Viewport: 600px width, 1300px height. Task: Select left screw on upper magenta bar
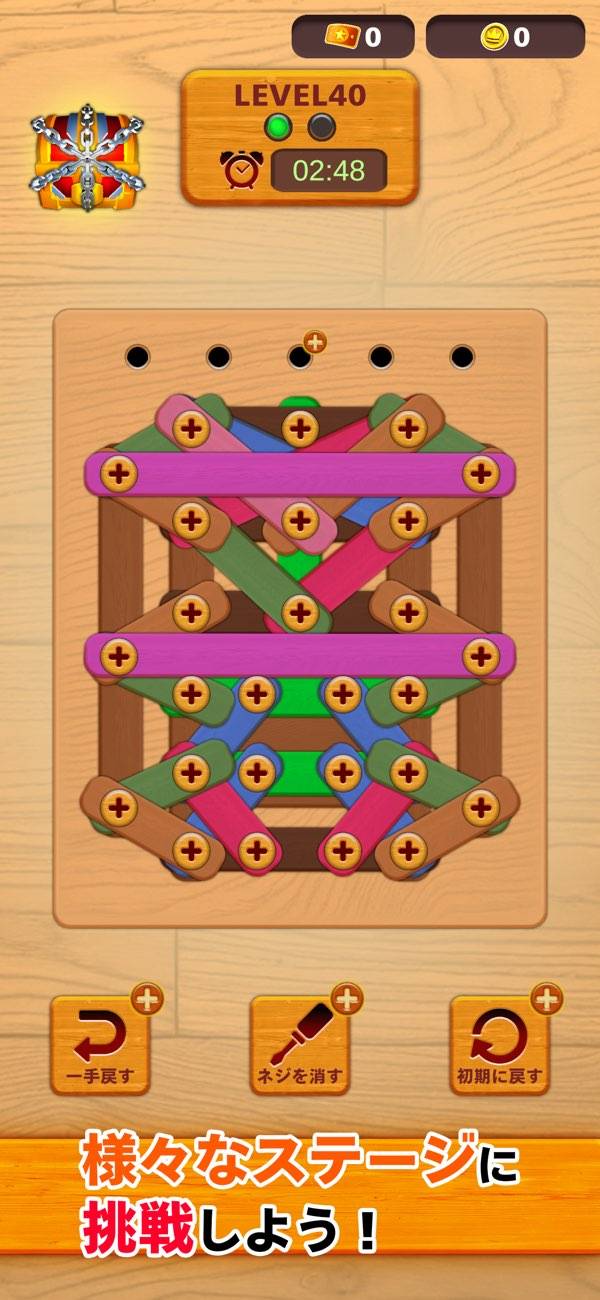119,473
